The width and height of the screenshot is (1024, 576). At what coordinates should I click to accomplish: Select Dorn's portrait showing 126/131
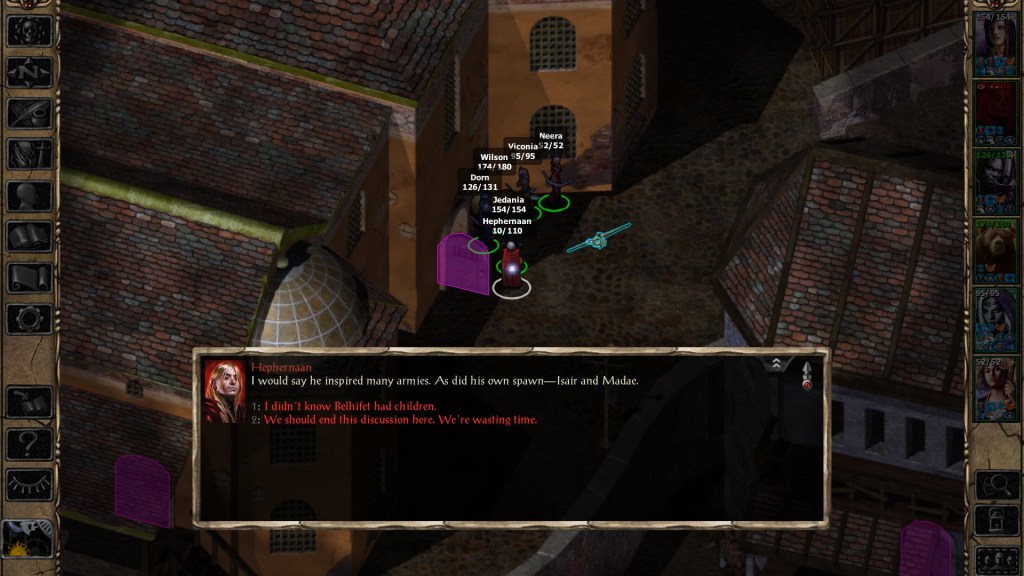[x=996, y=179]
